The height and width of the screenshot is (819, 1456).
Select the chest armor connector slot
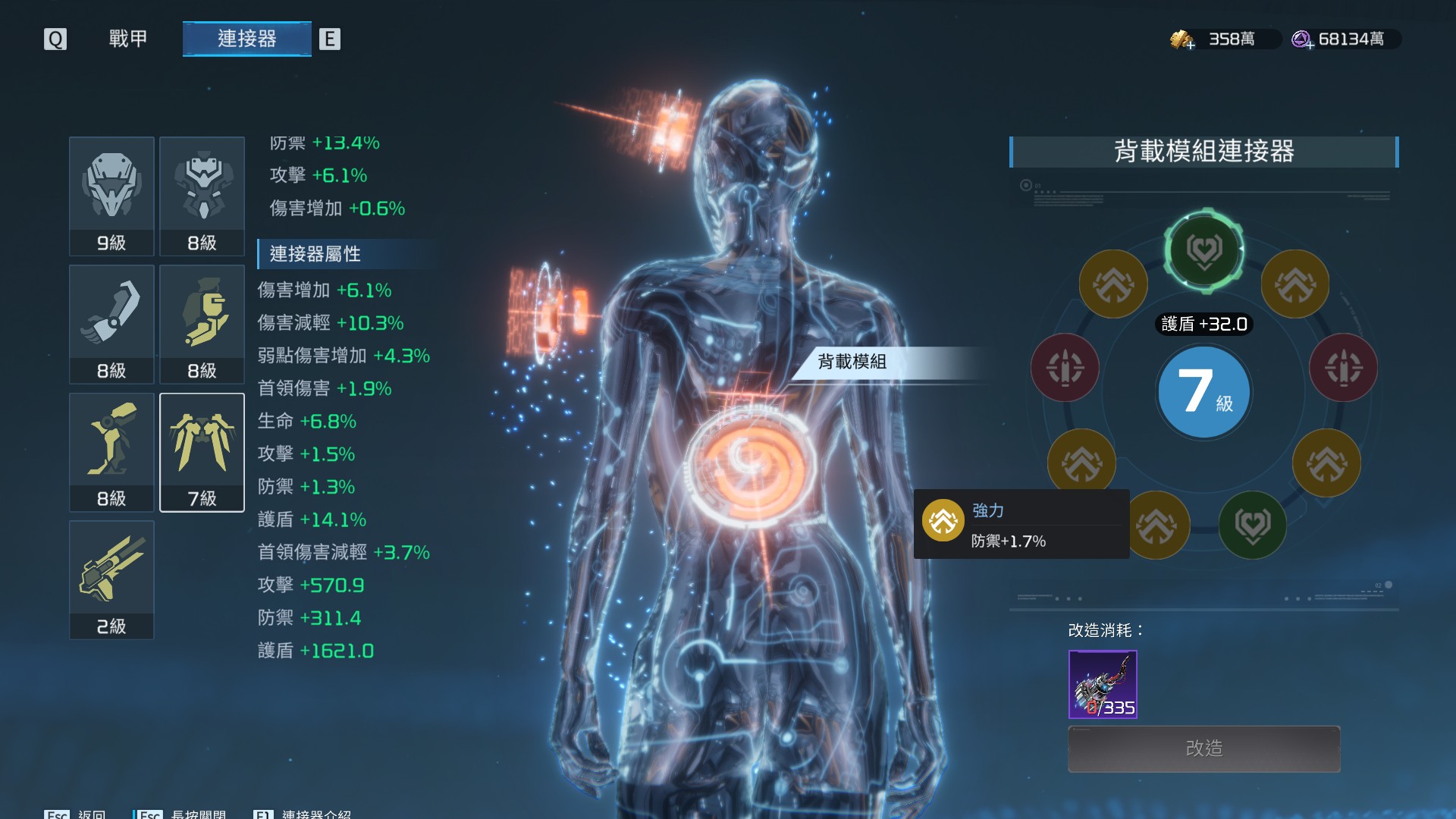pyautogui.click(x=202, y=196)
